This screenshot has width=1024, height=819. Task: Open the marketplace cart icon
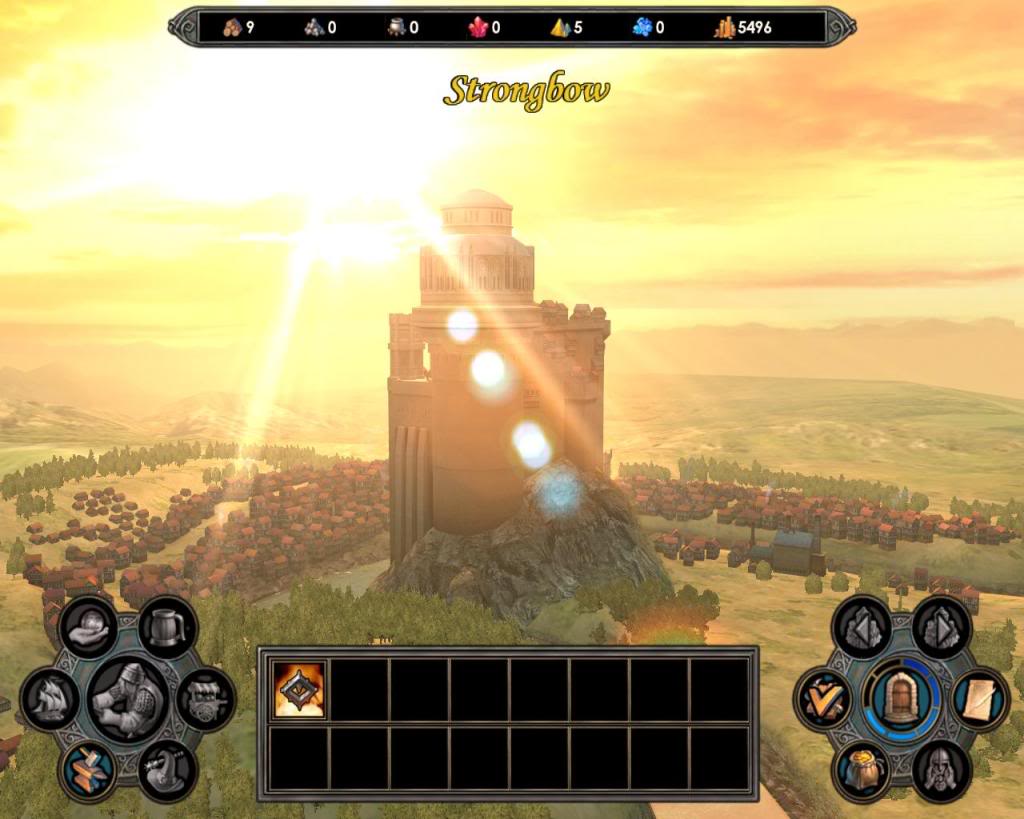tap(206, 698)
